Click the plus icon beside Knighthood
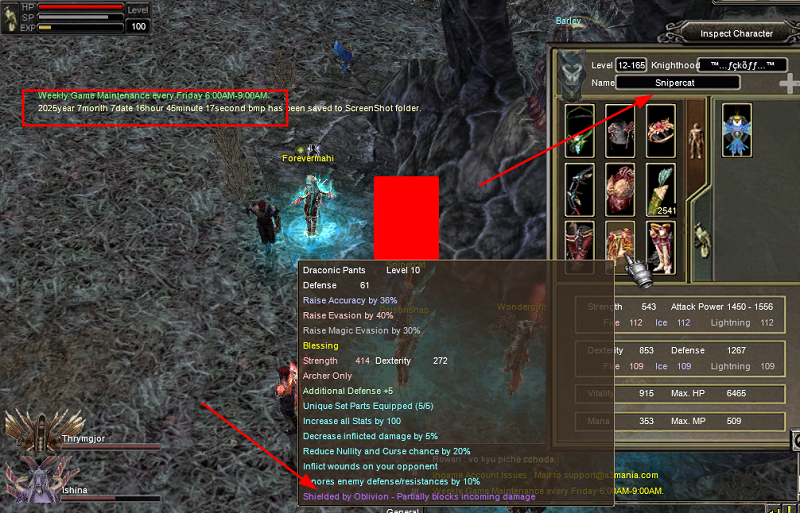Image resolution: width=800 pixels, height=513 pixels. click(x=789, y=84)
